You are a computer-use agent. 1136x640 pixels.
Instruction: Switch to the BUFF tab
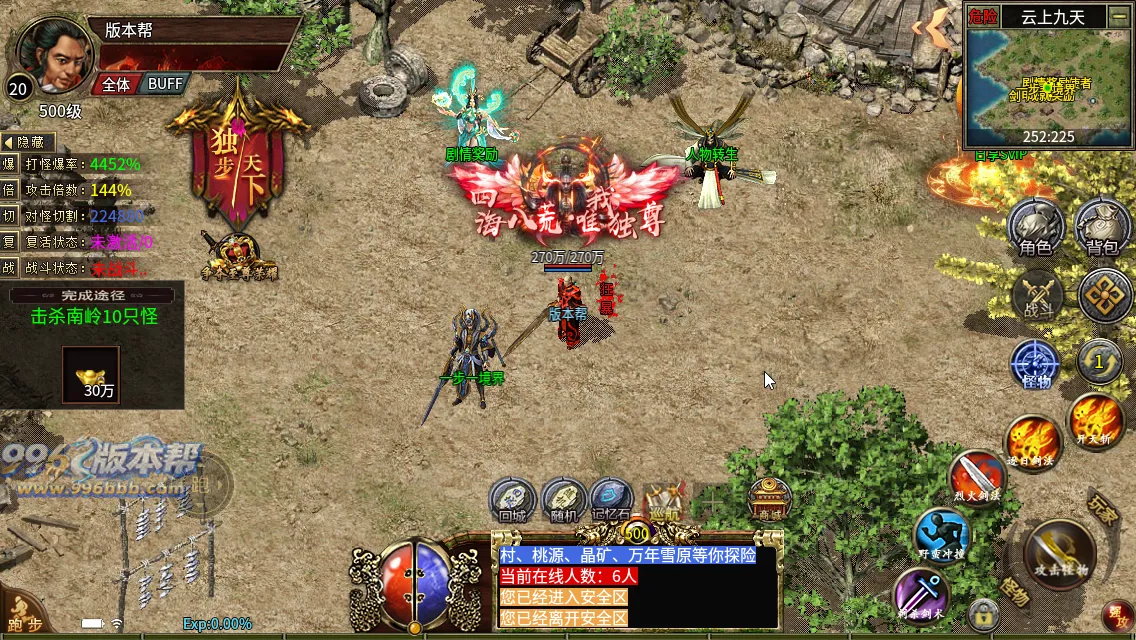pos(165,84)
